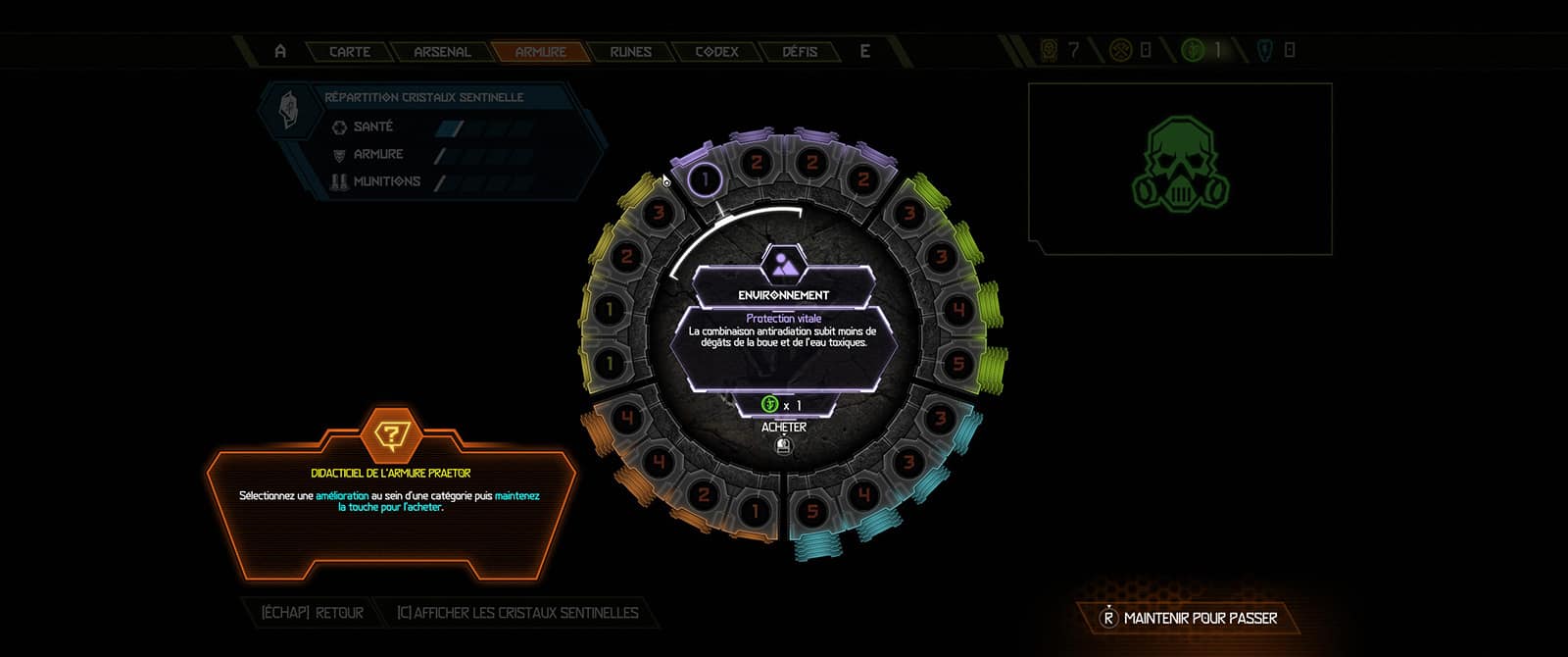
Task: Show the Défis tab
Action: click(800, 52)
